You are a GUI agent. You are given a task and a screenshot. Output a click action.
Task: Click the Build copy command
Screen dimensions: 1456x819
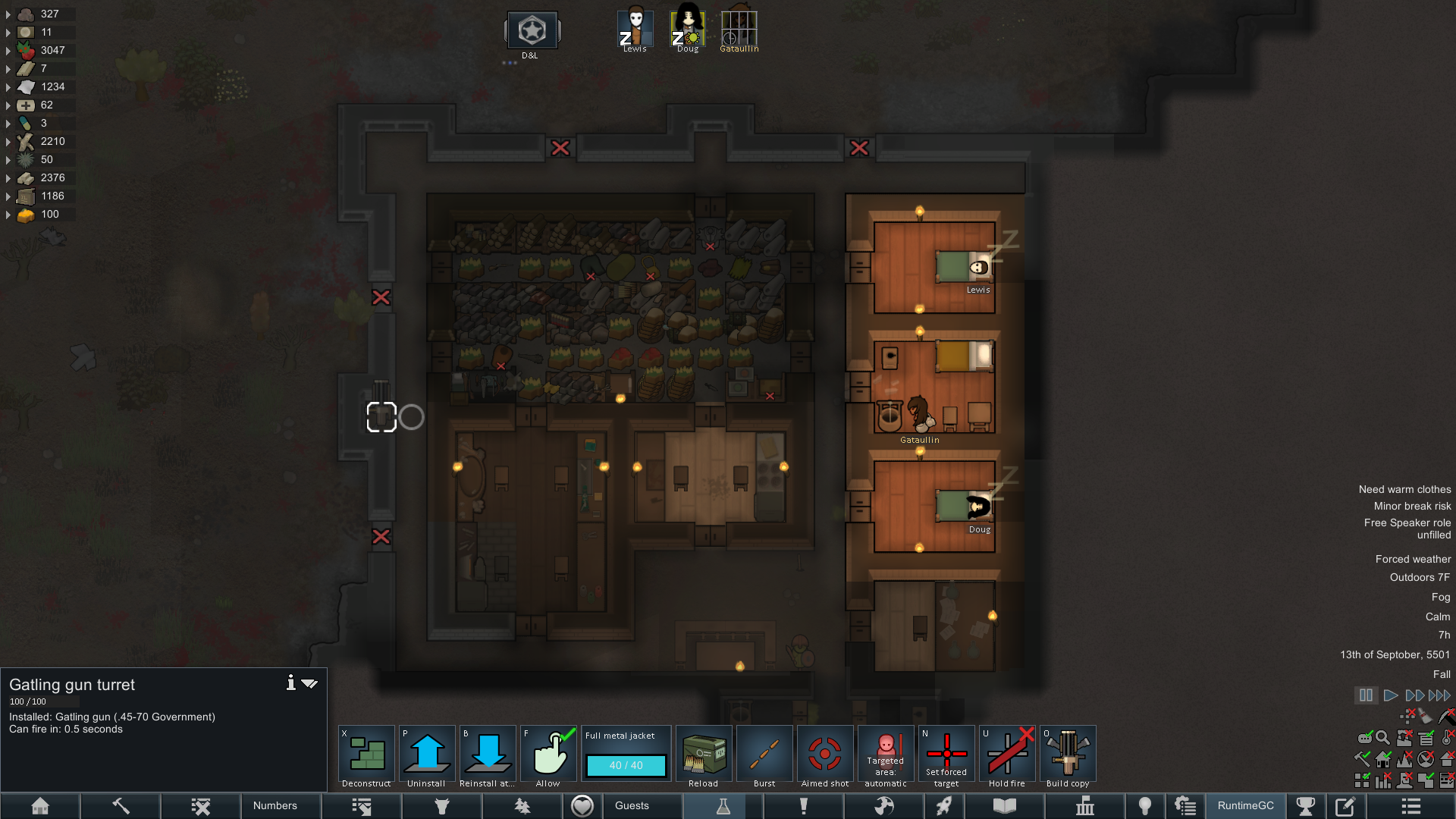click(1068, 756)
